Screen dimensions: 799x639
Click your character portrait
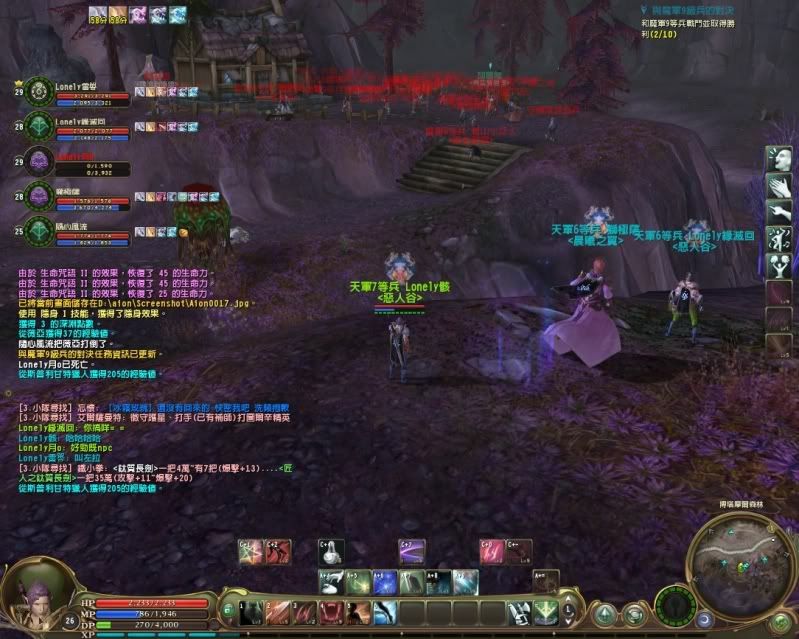coord(40,597)
